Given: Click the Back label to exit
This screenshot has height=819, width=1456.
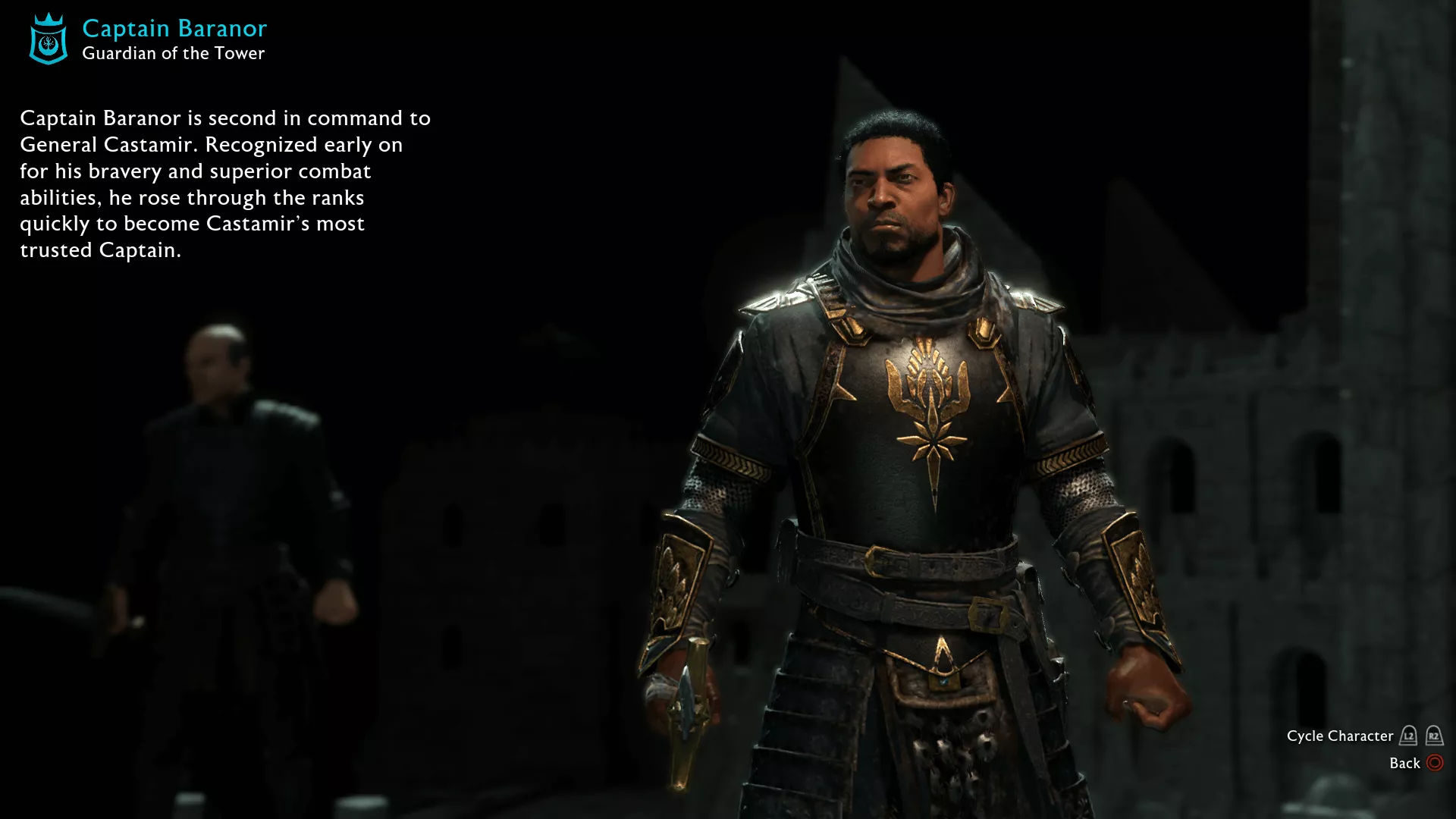Looking at the screenshot, I should click(1404, 763).
